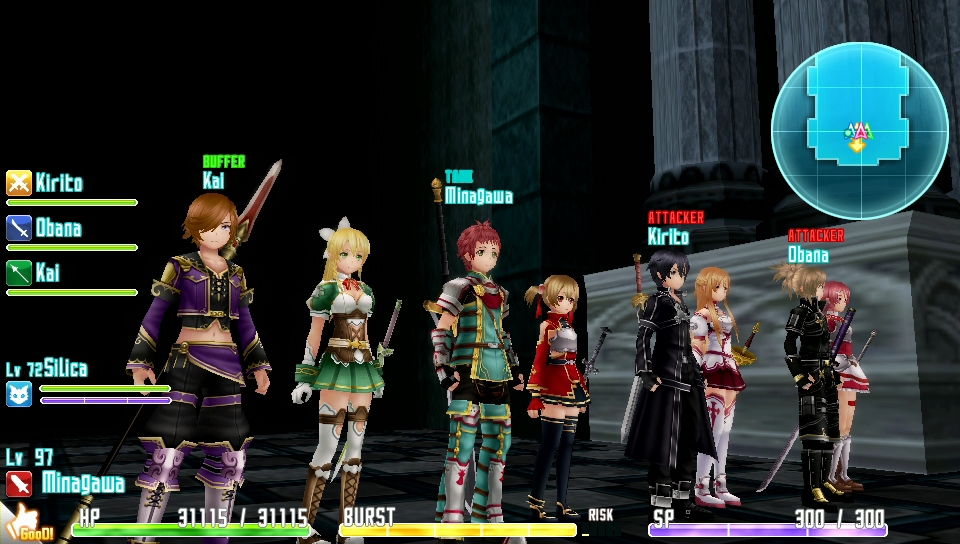960x544 pixels.
Task: Open the circular minimap
Action: coord(859,131)
